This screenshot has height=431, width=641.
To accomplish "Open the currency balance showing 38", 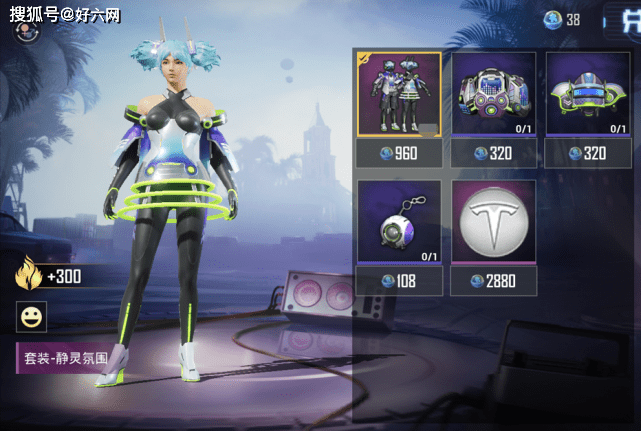I will tap(563, 19).
